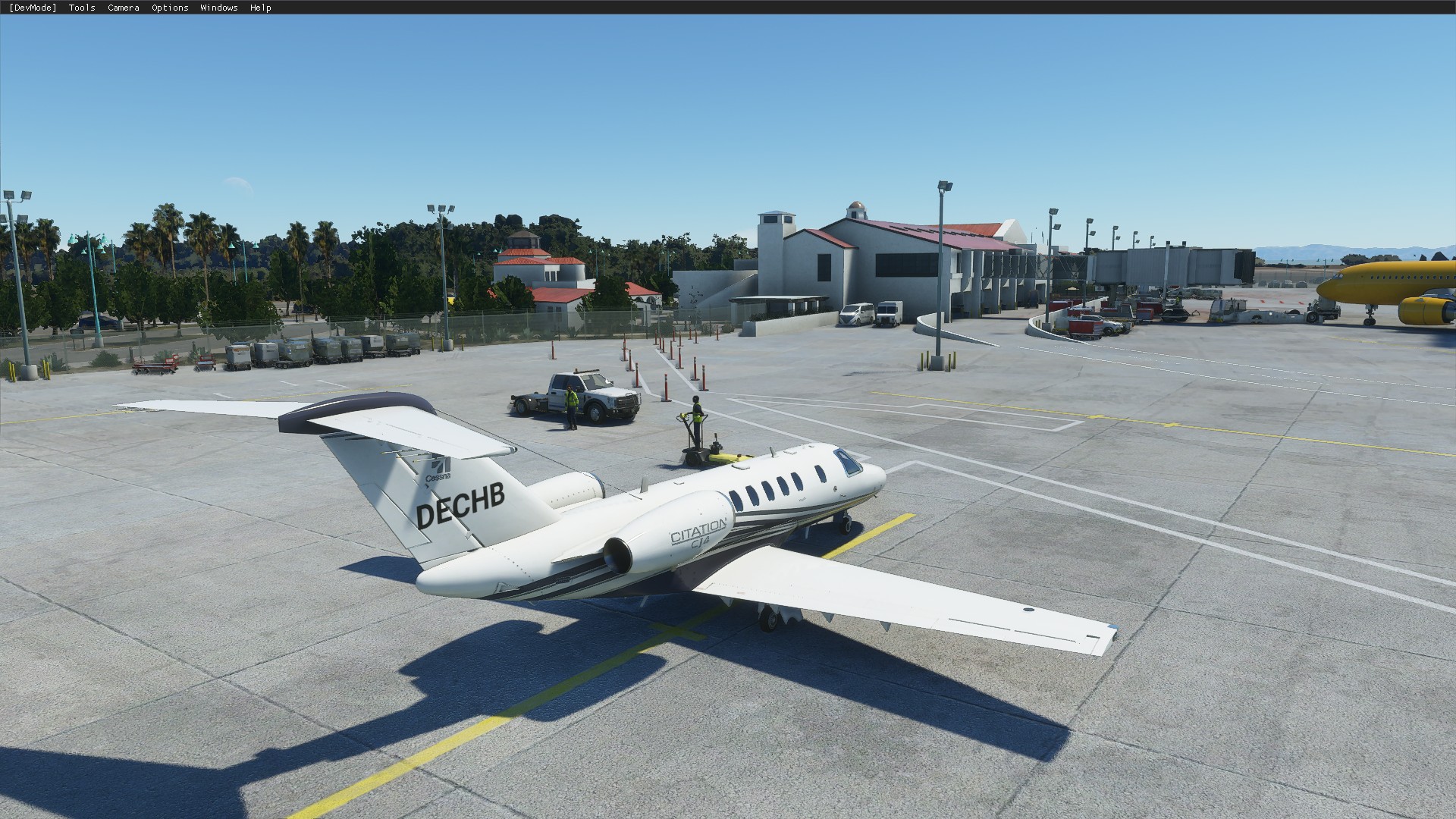The image size is (1456, 819).
Task: Open the DevMode menu
Action: pyautogui.click(x=33, y=8)
